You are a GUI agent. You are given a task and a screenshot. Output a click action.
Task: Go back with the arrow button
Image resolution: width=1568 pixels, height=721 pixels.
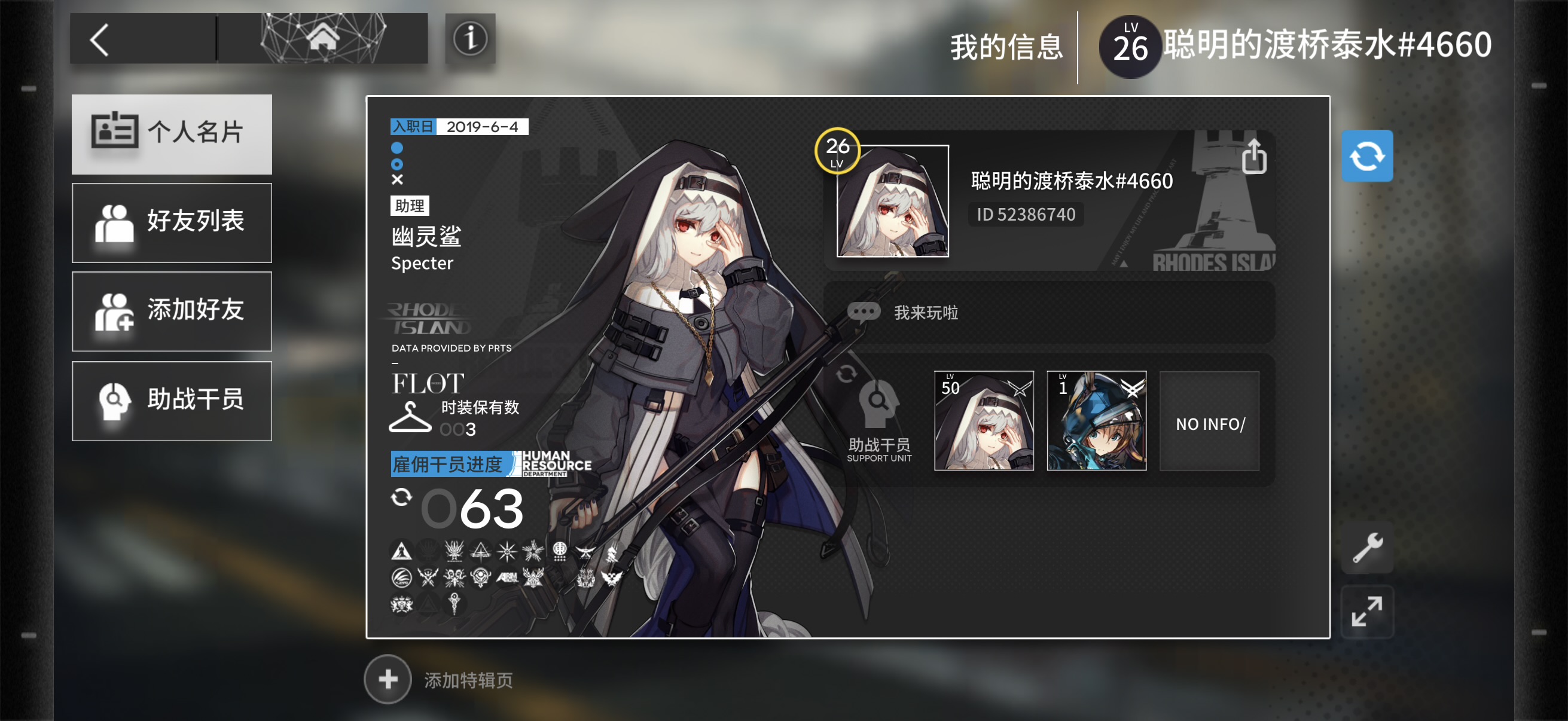(x=100, y=40)
